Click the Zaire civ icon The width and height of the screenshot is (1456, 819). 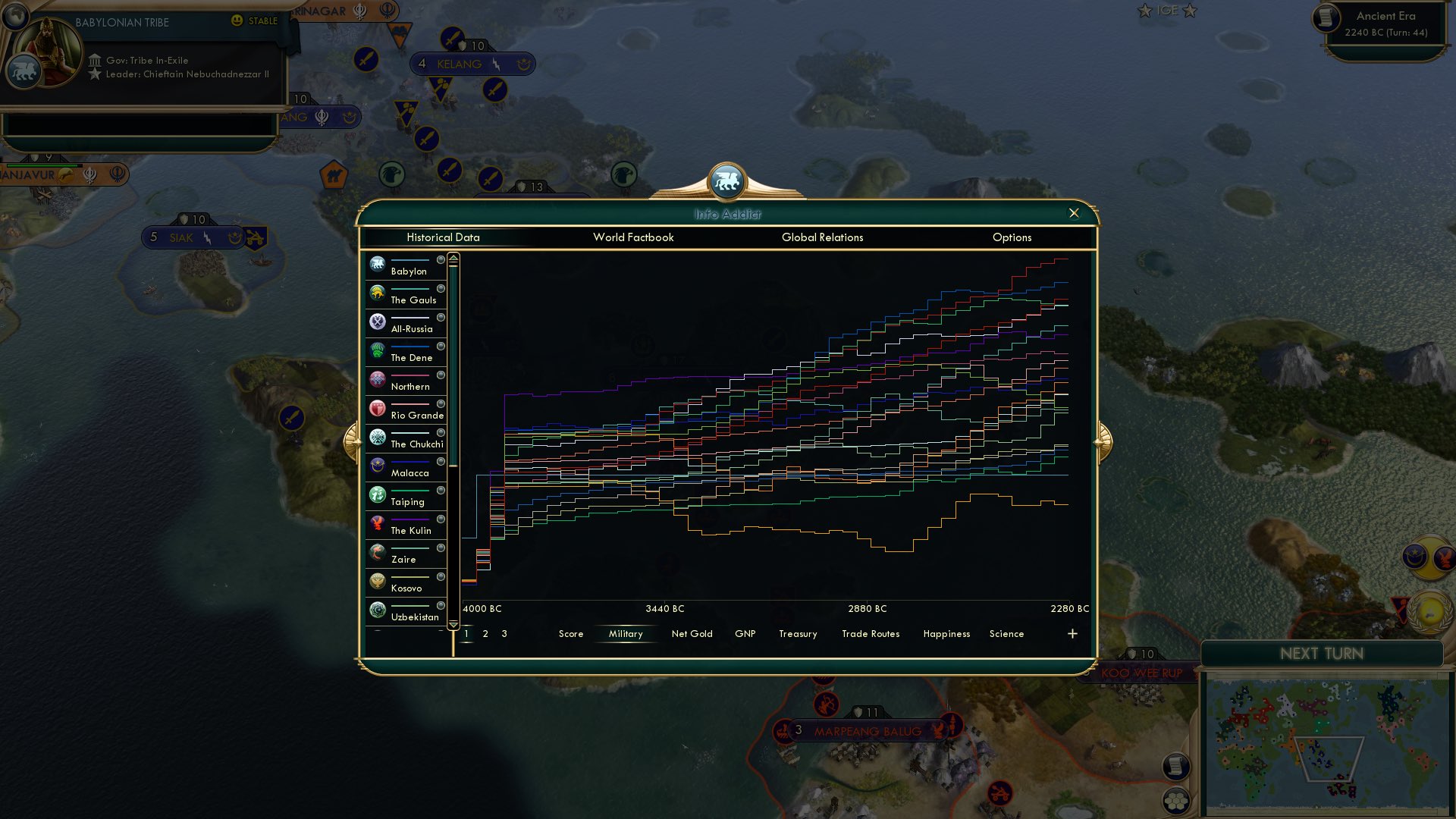coord(377,552)
